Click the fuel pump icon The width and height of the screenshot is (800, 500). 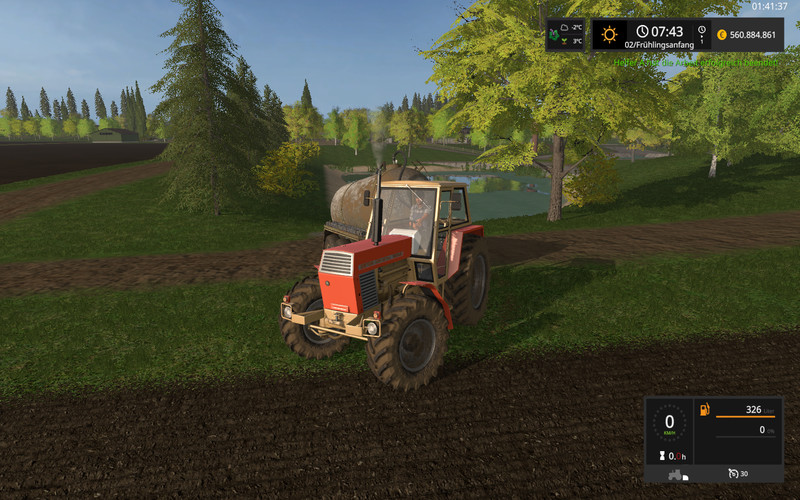705,410
